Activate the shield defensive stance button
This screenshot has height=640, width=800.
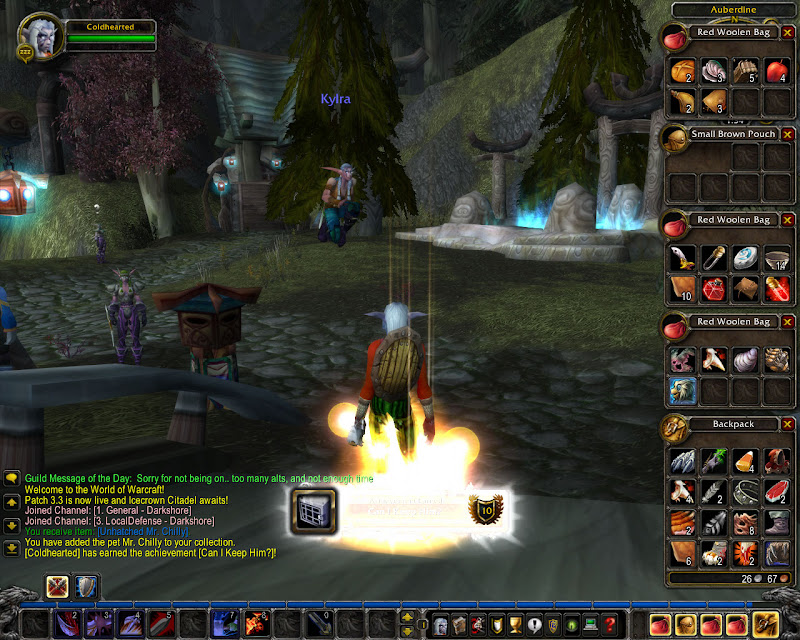[x=85, y=586]
